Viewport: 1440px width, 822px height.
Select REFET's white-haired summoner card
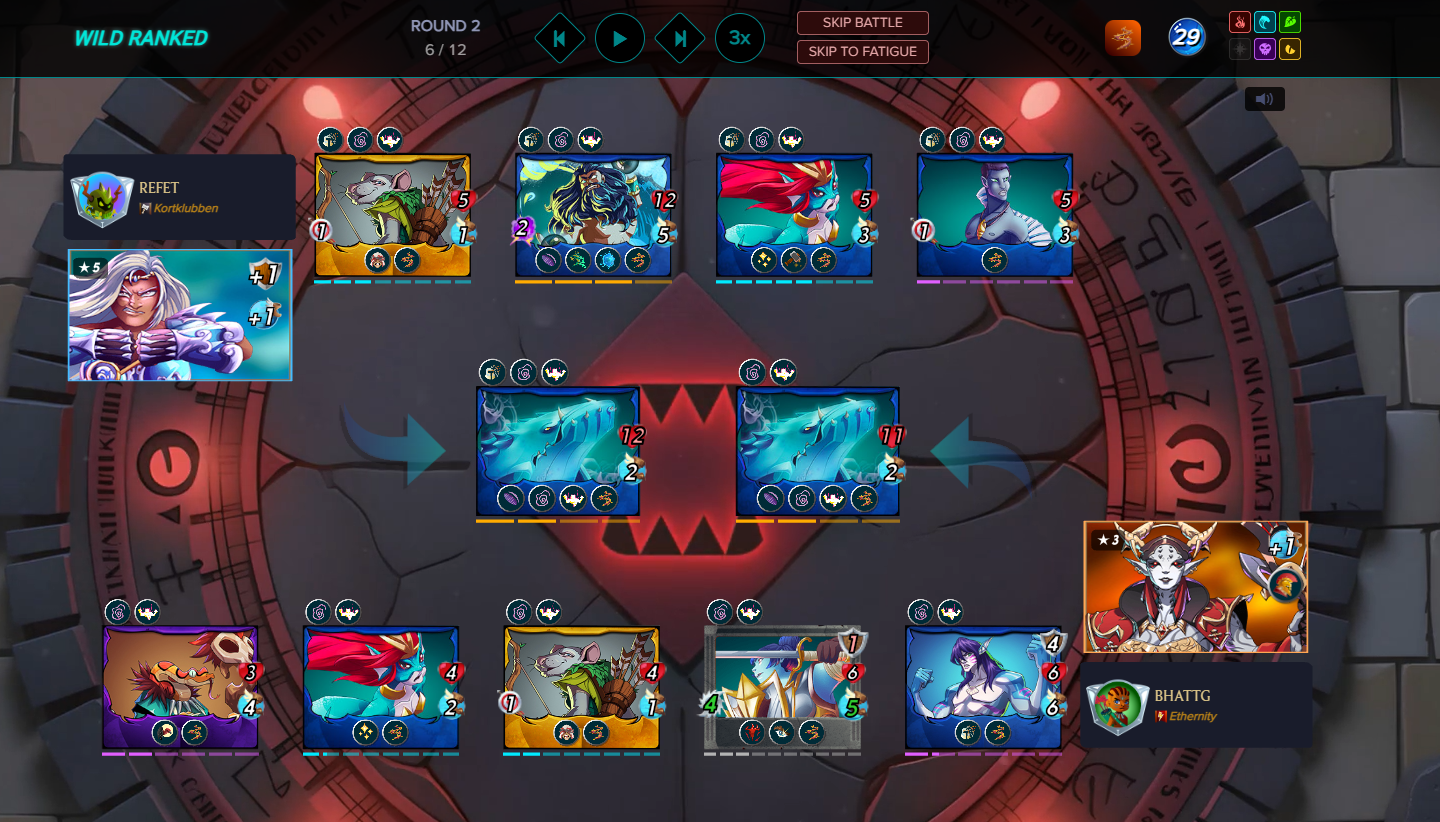pyautogui.click(x=180, y=315)
